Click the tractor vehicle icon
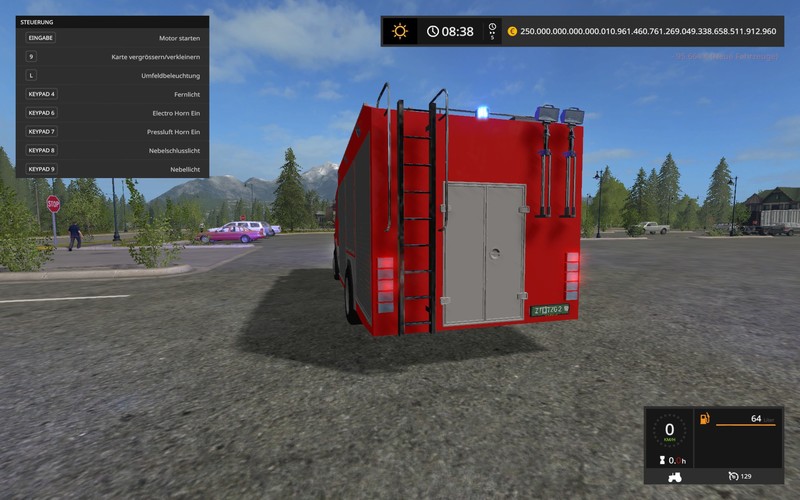This screenshot has width=800, height=500. point(677,476)
